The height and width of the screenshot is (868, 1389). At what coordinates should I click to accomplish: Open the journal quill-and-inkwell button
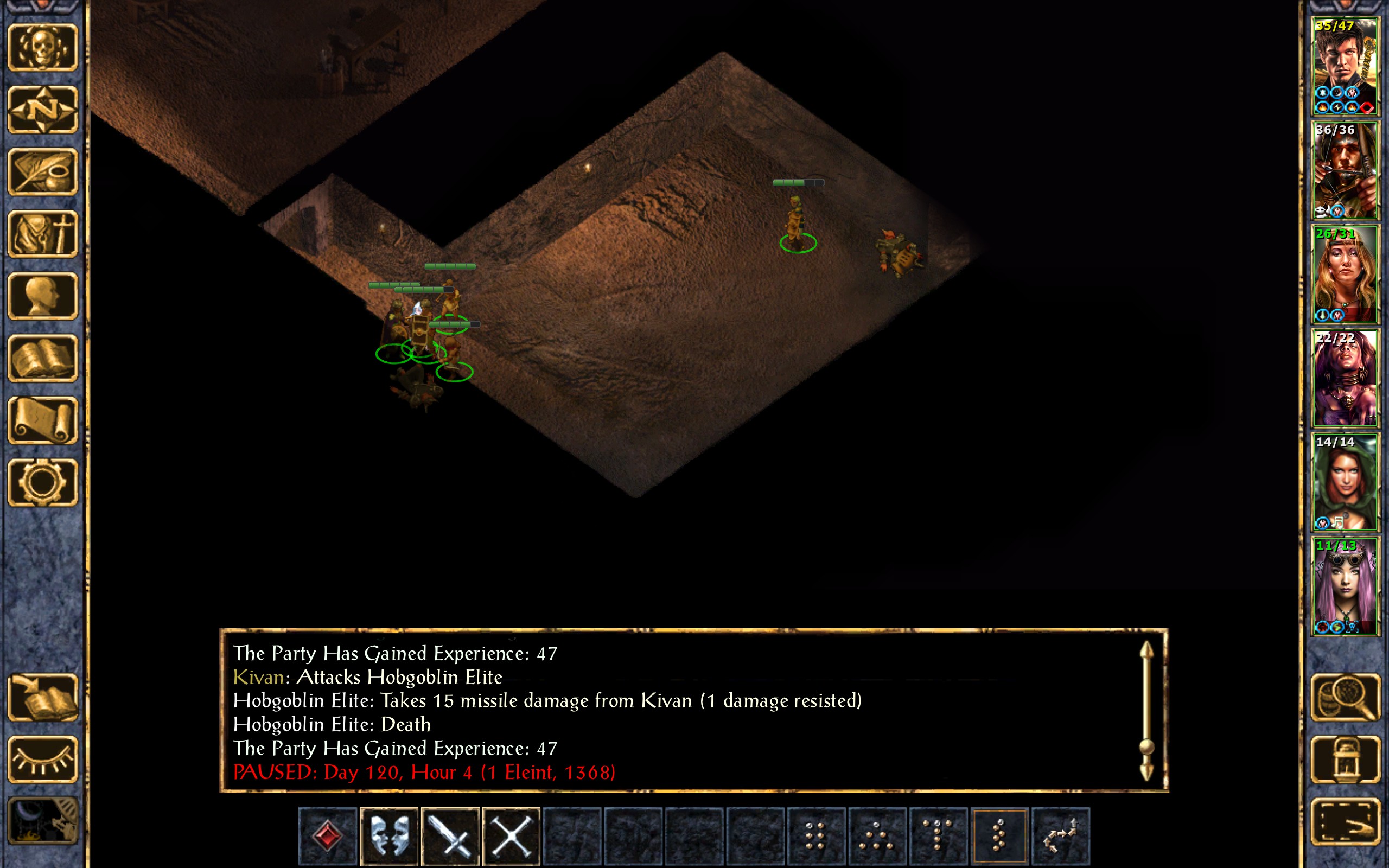coord(42,171)
